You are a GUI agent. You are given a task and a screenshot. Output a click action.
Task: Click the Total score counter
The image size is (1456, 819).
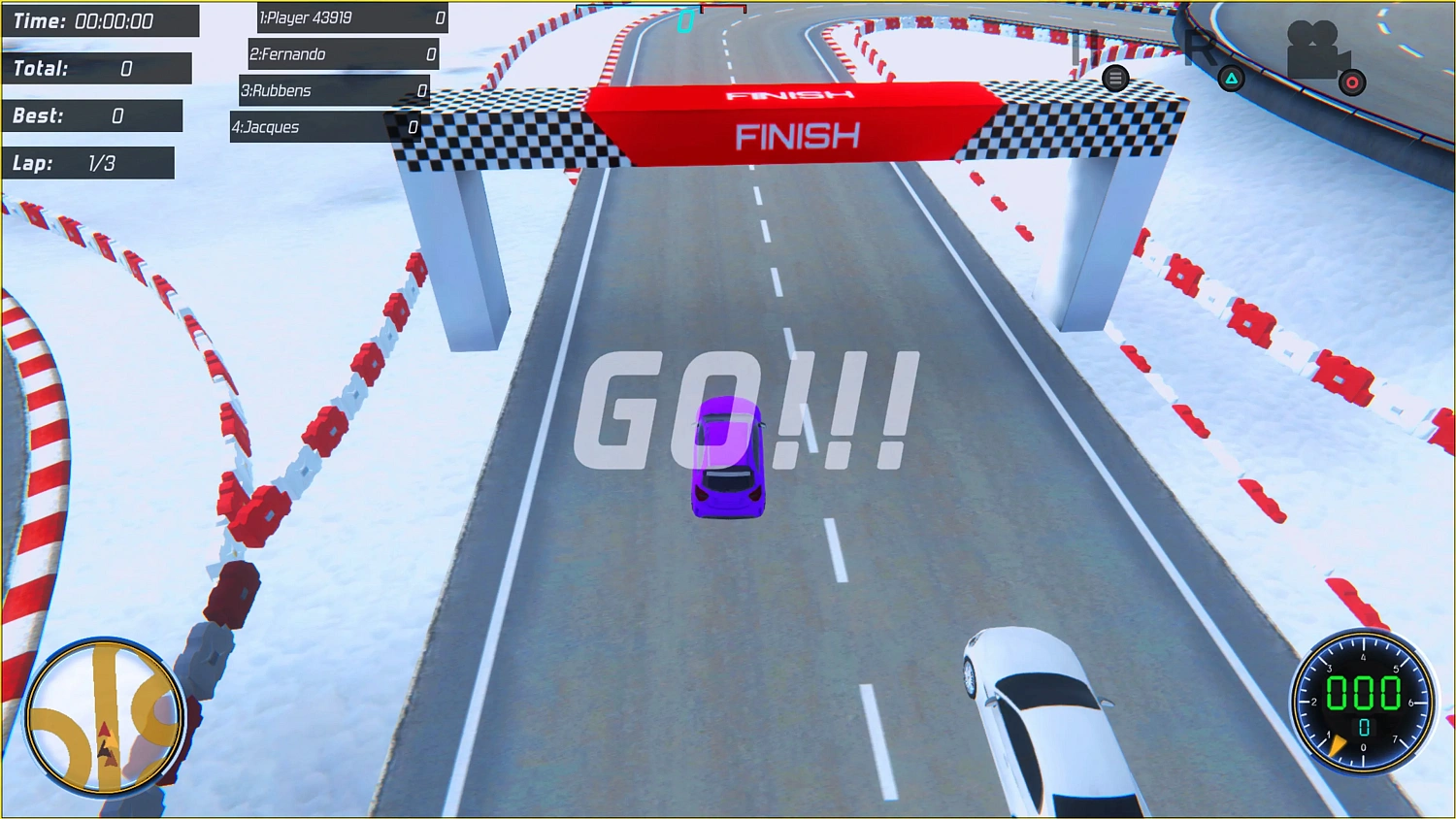point(96,68)
